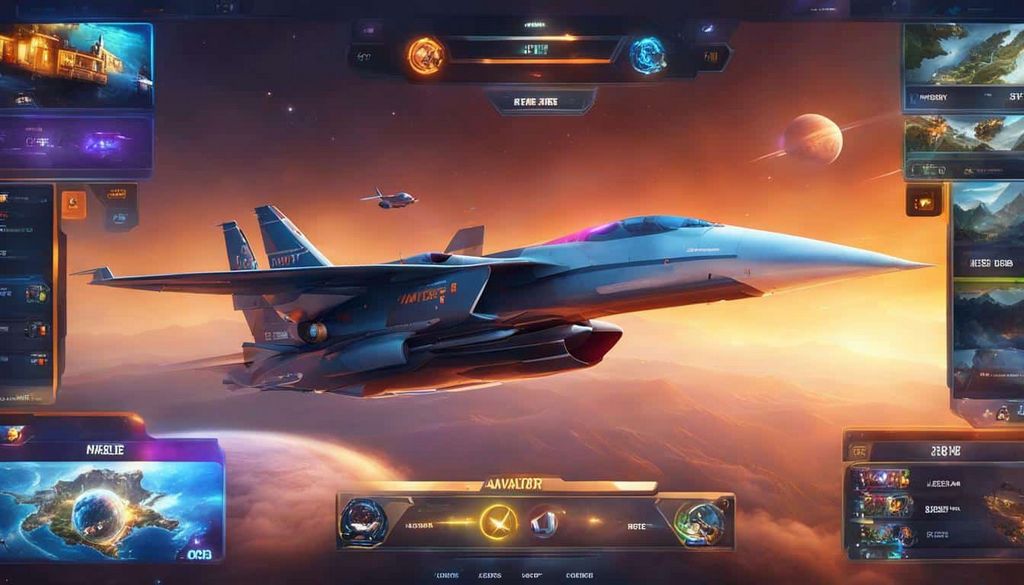Image resolution: width=1024 pixels, height=585 pixels.
Task: Open the purple glowing banner panel
Action: (x=76, y=145)
